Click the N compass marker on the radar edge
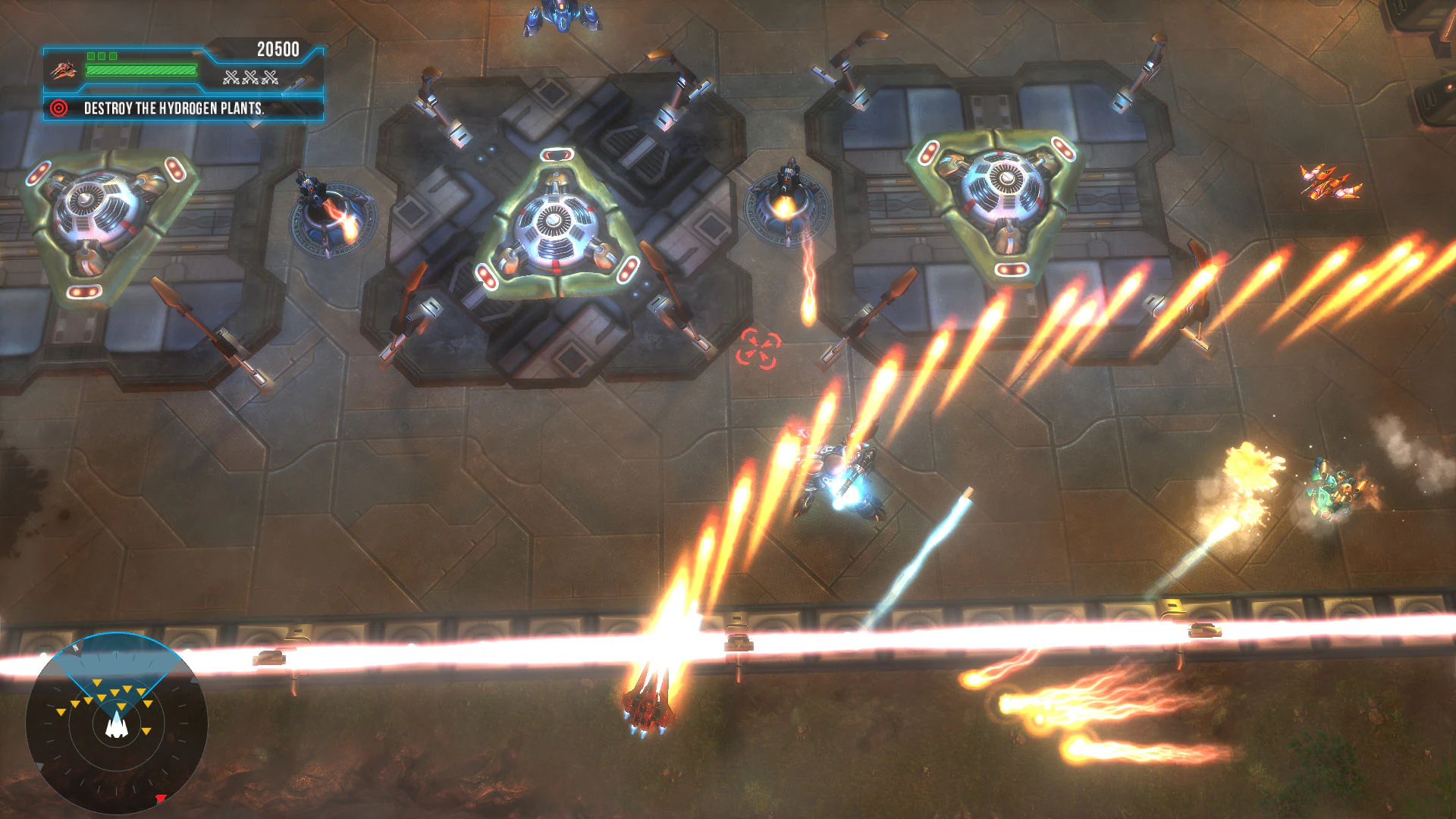 (76, 650)
